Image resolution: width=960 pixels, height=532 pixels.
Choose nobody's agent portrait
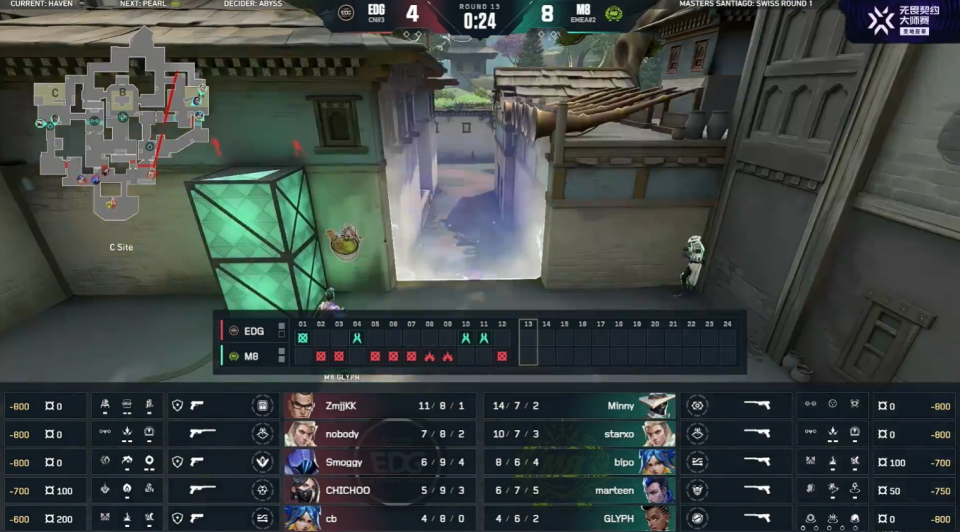pyautogui.click(x=300, y=434)
